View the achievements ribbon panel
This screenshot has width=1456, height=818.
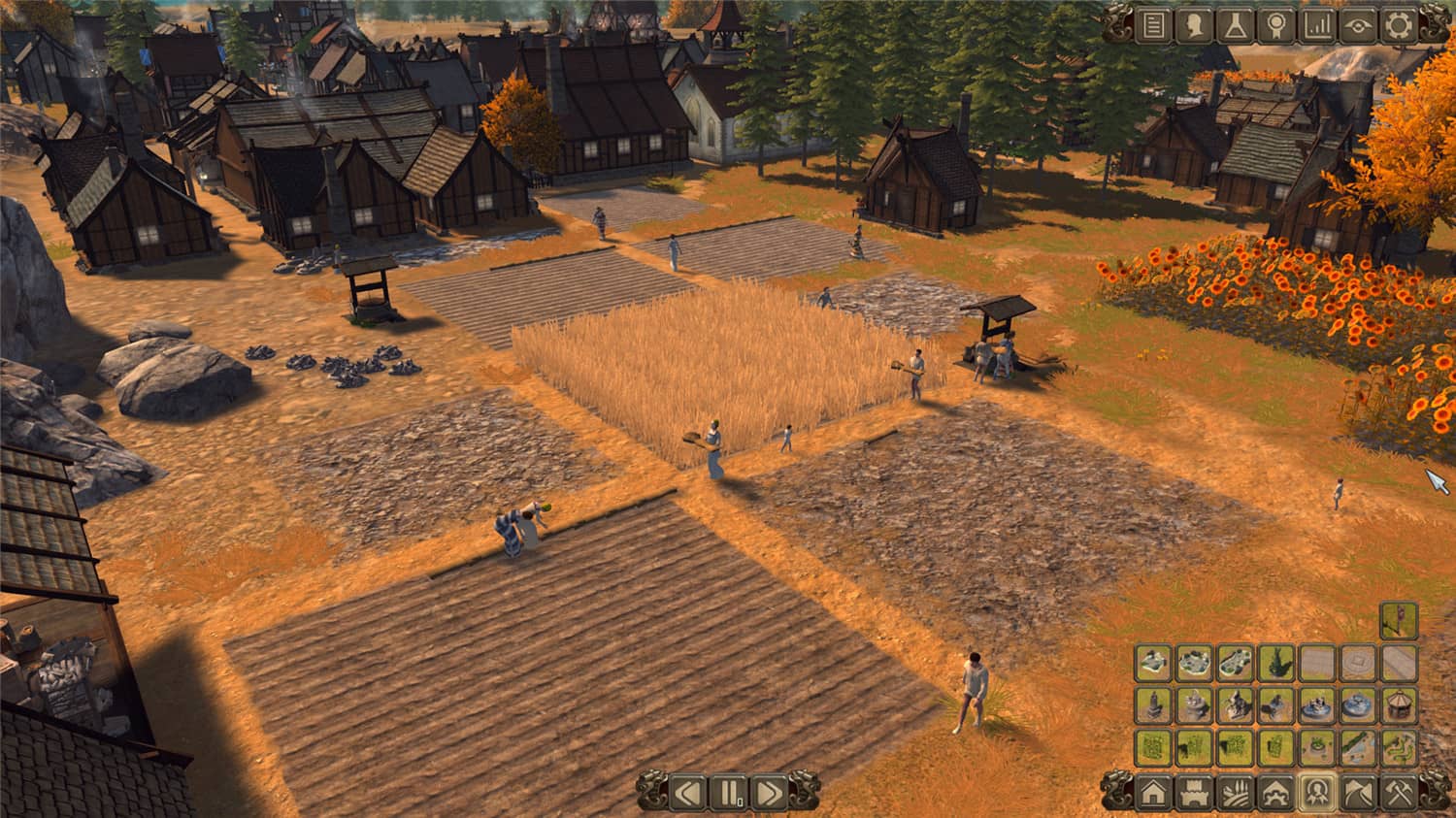1274,26
